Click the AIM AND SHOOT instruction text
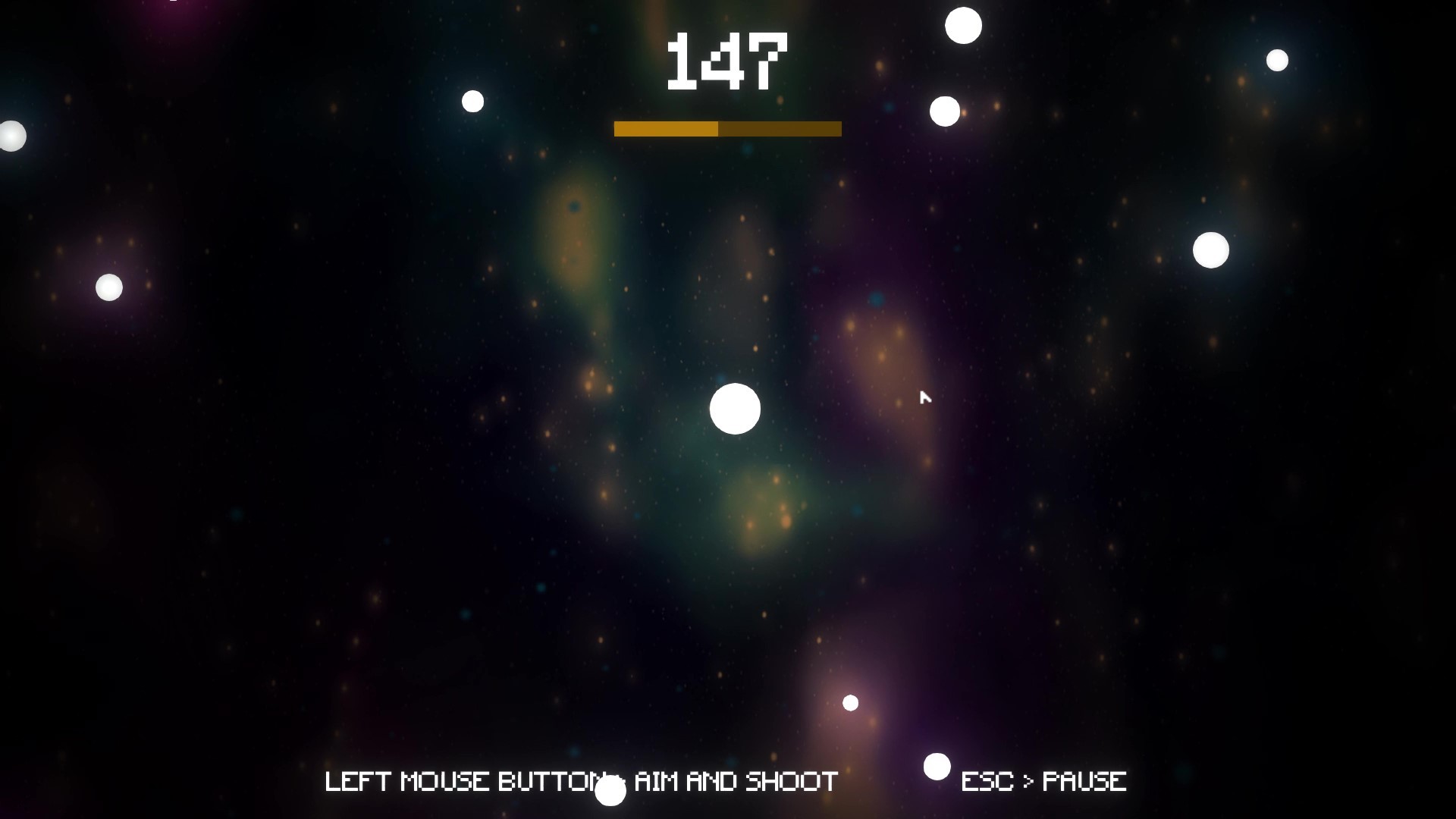Screen dimensions: 1456x819 pos(580,780)
